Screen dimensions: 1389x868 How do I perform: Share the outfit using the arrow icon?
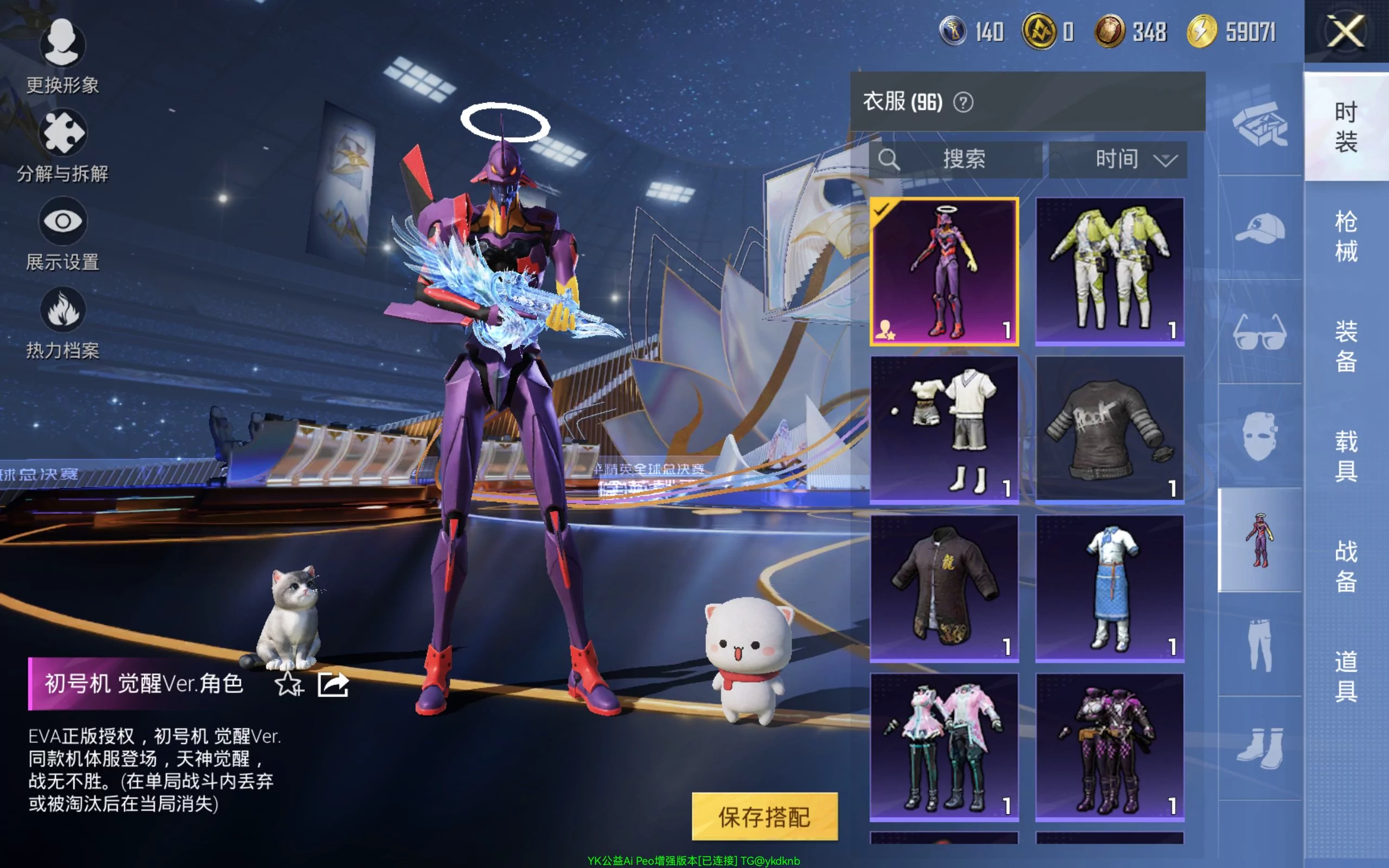coord(334,684)
